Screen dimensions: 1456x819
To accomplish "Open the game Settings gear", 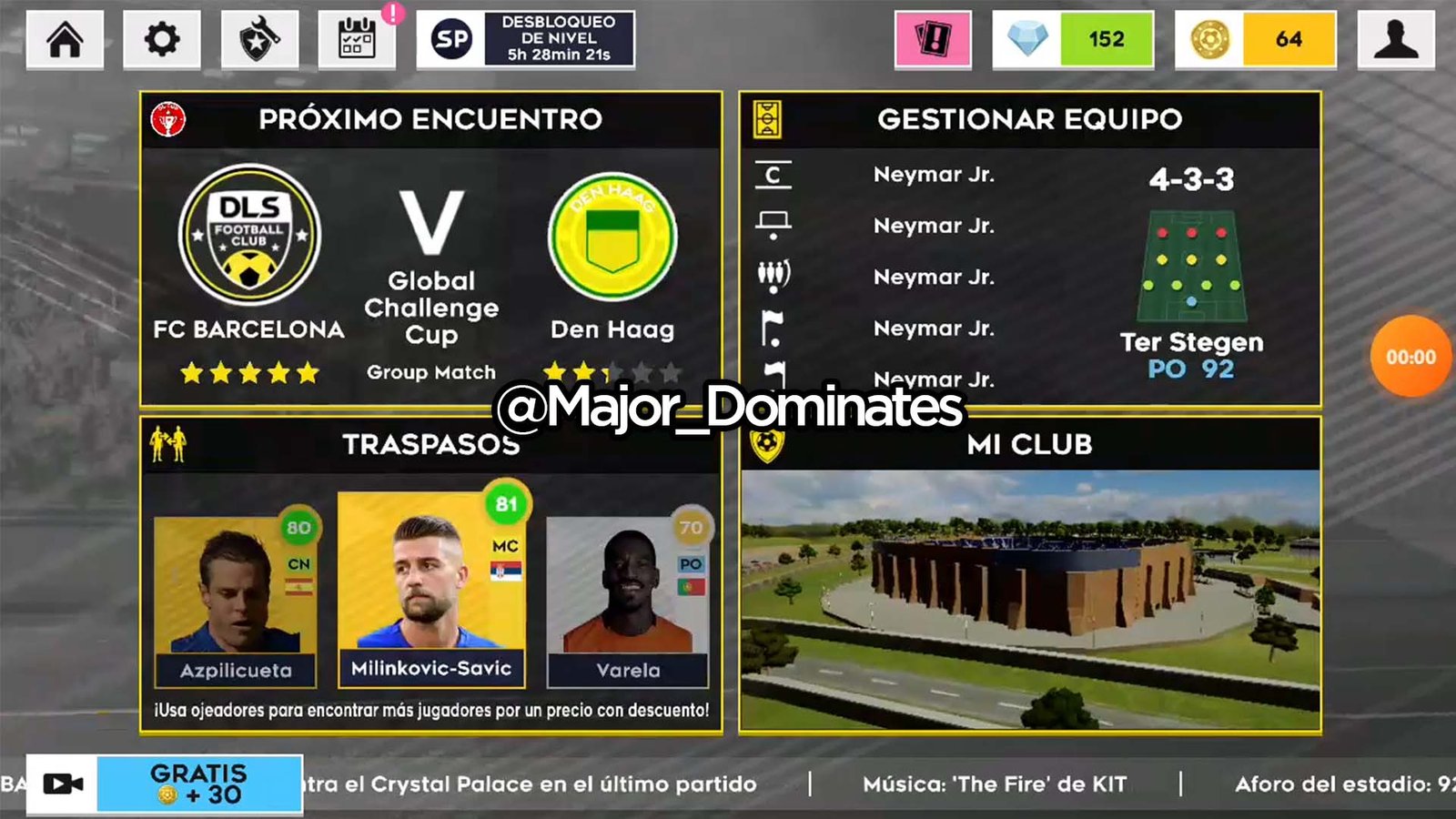I will tap(161, 39).
